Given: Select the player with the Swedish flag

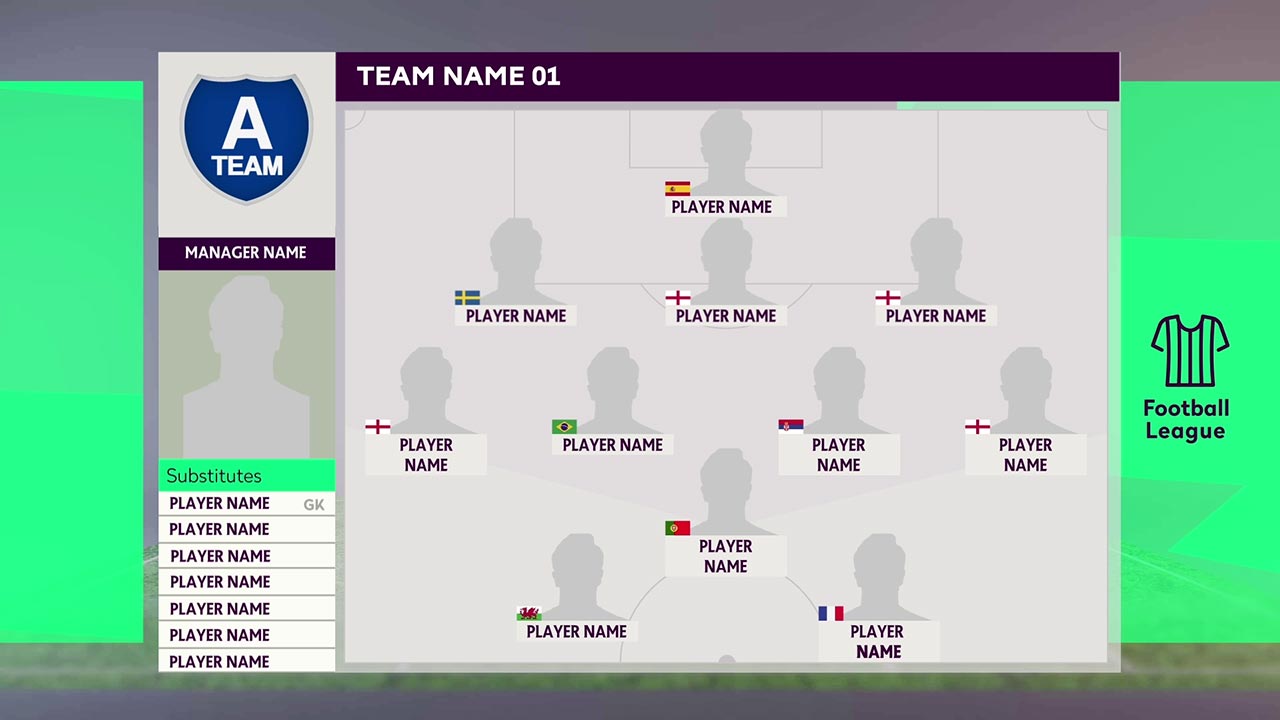Looking at the screenshot, I should pos(516,315).
